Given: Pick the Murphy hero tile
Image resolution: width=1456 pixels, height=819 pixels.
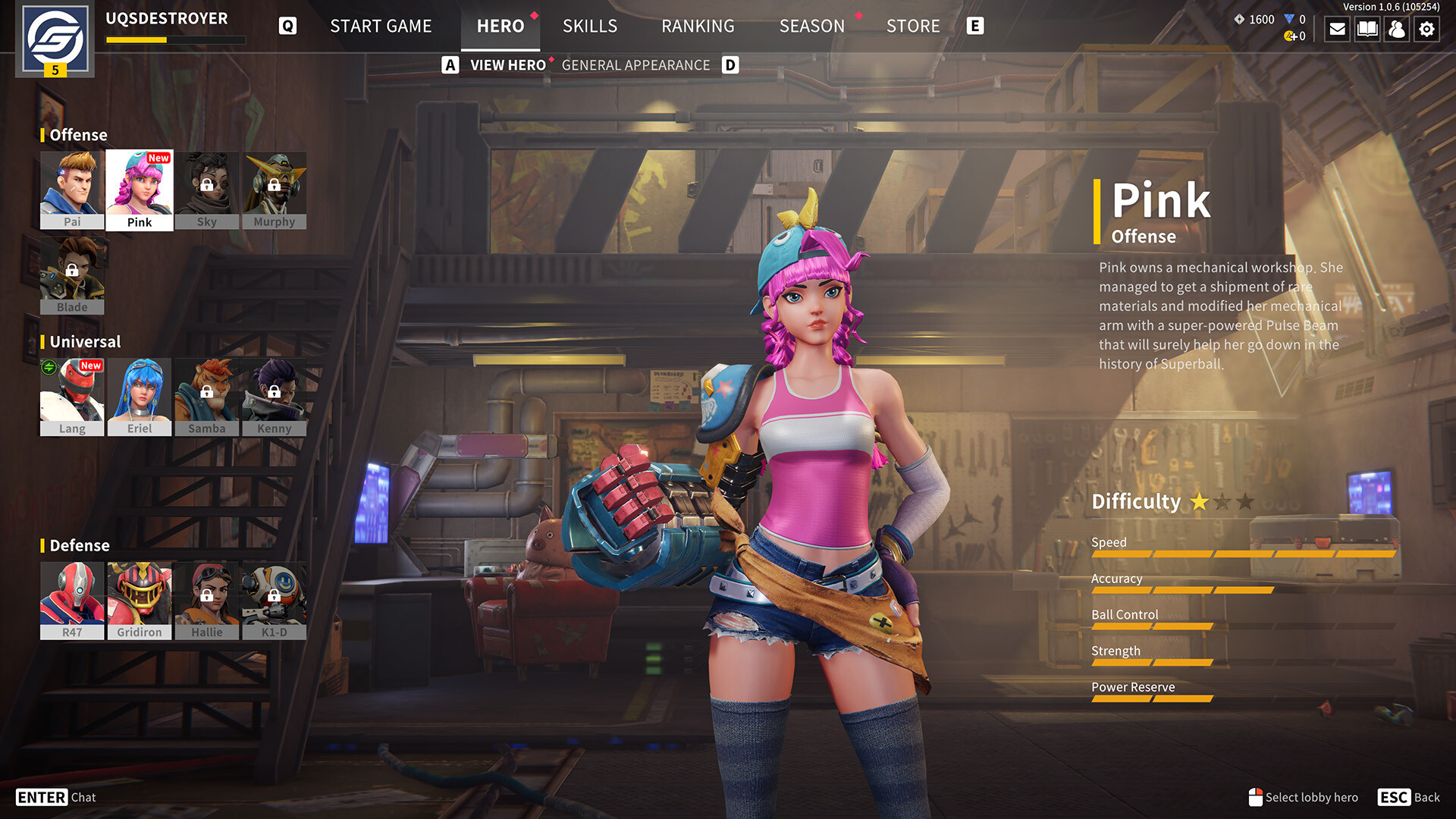Looking at the screenshot, I should 275,190.
